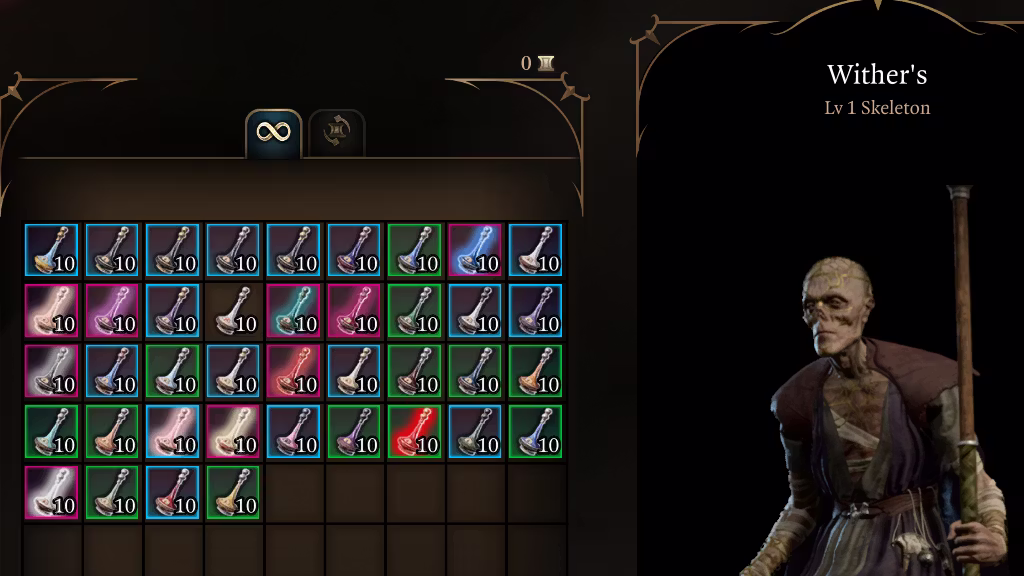Pick the glowing bright red potion
This screenshot has height=576, width=1024.
click(414, 431)
